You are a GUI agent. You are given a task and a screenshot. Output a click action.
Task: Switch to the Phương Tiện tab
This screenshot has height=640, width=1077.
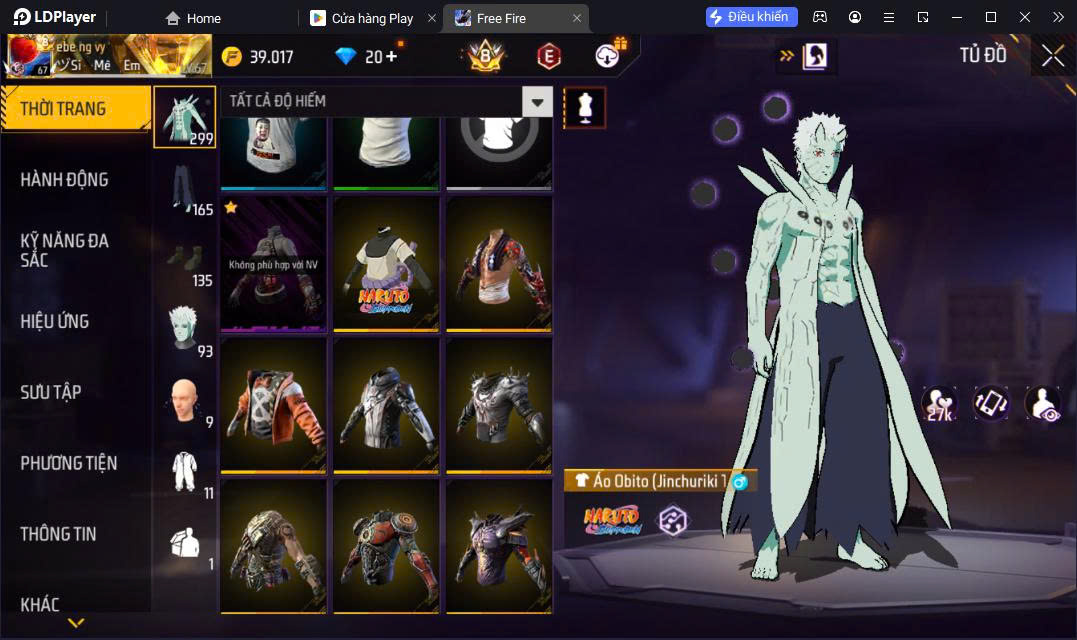pos(68,463)
